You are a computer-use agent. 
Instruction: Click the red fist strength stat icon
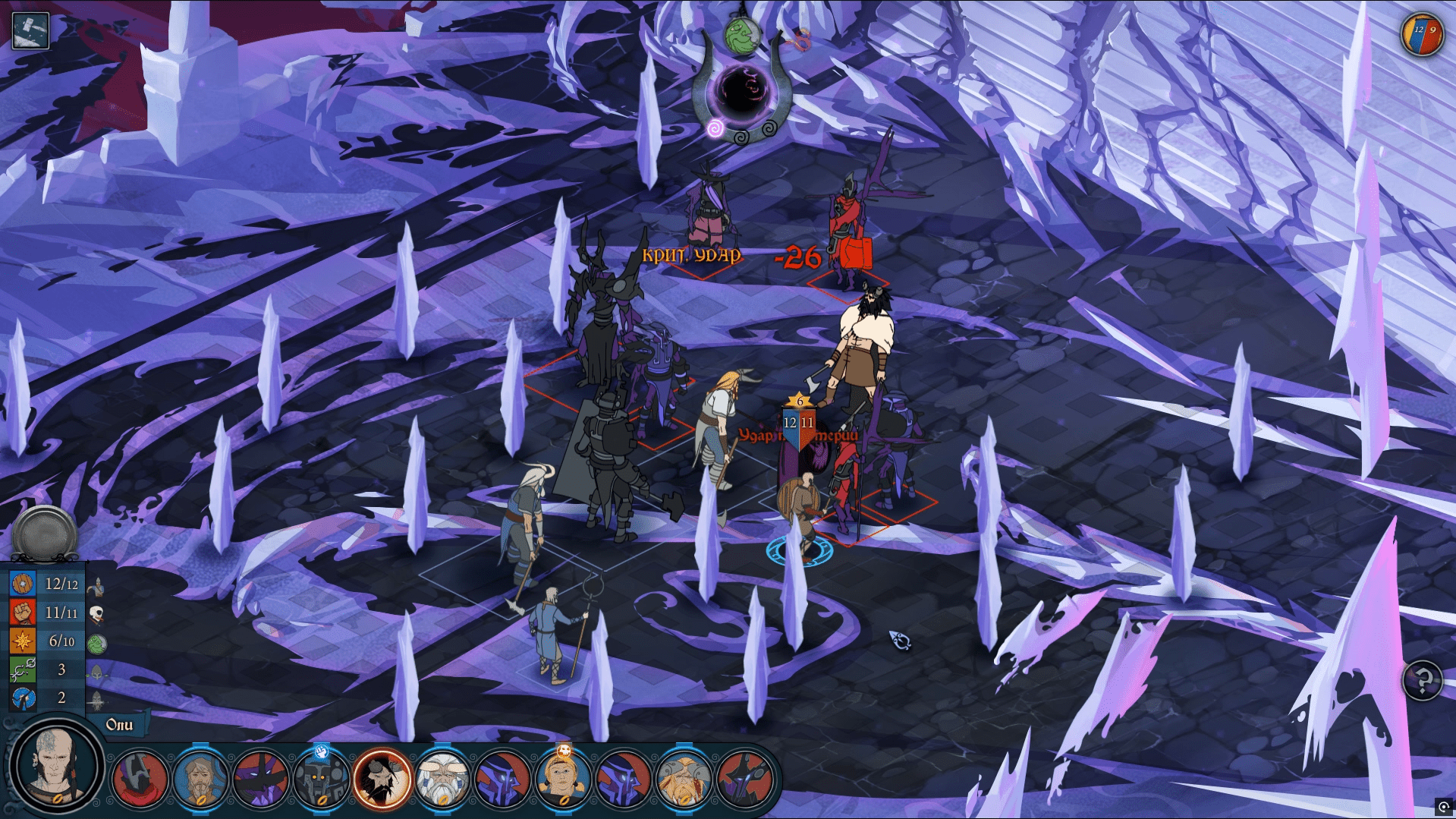[x=23, y=613]
